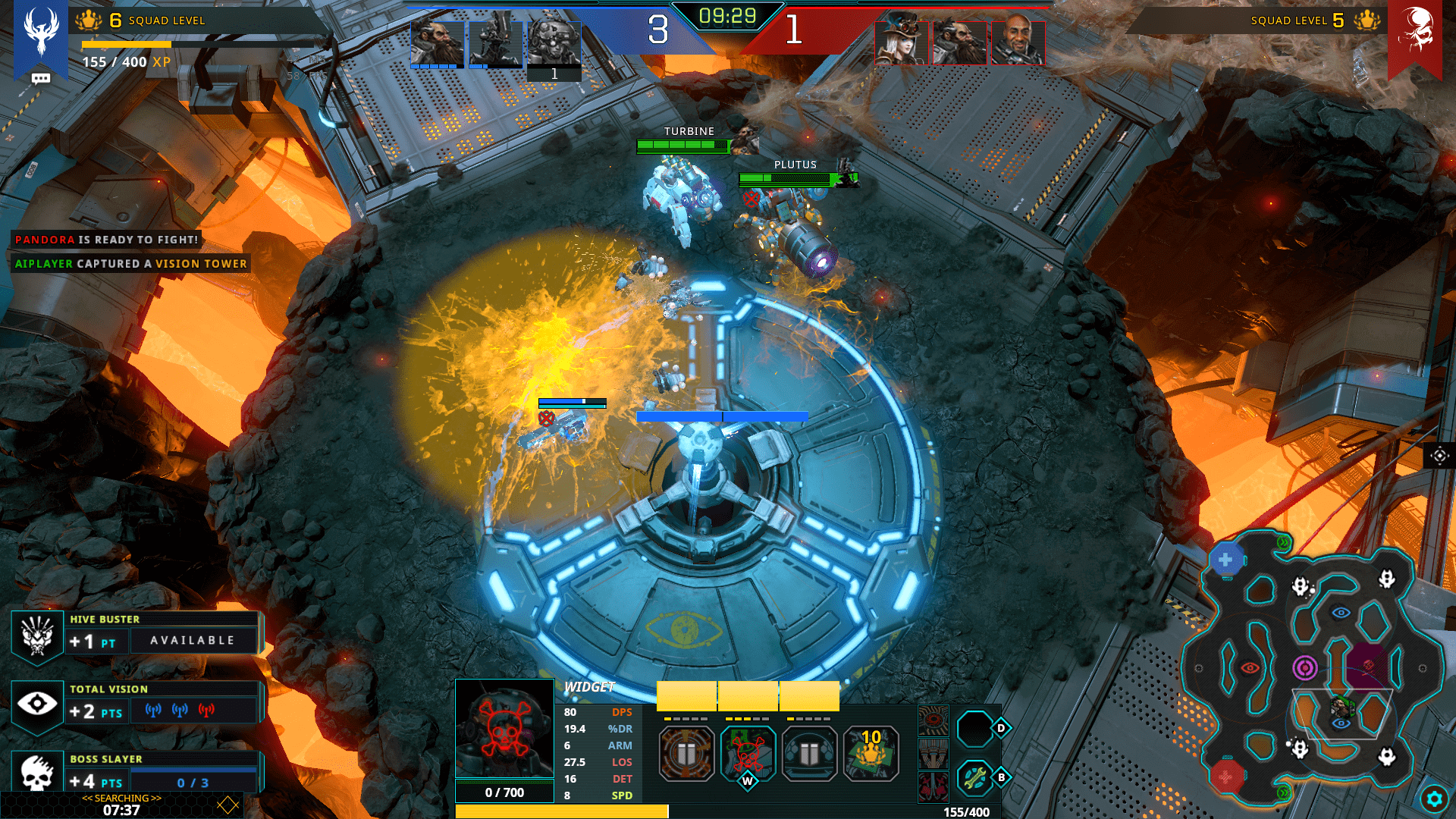Open the gear settings button
The height and width of the screenshot is (819, 1456).
(1434, 799)
